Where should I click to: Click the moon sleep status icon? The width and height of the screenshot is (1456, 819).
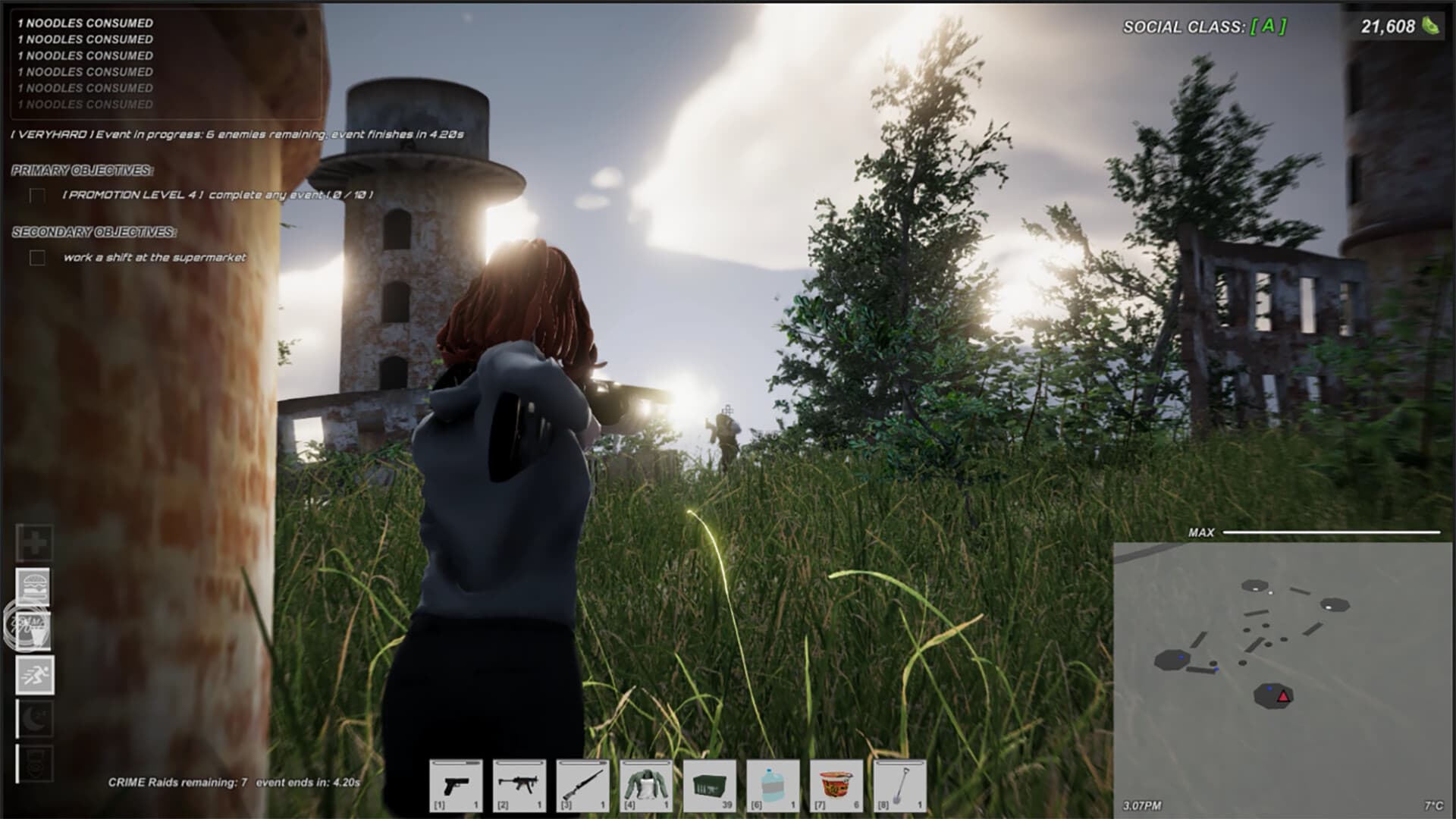point(35,718)
